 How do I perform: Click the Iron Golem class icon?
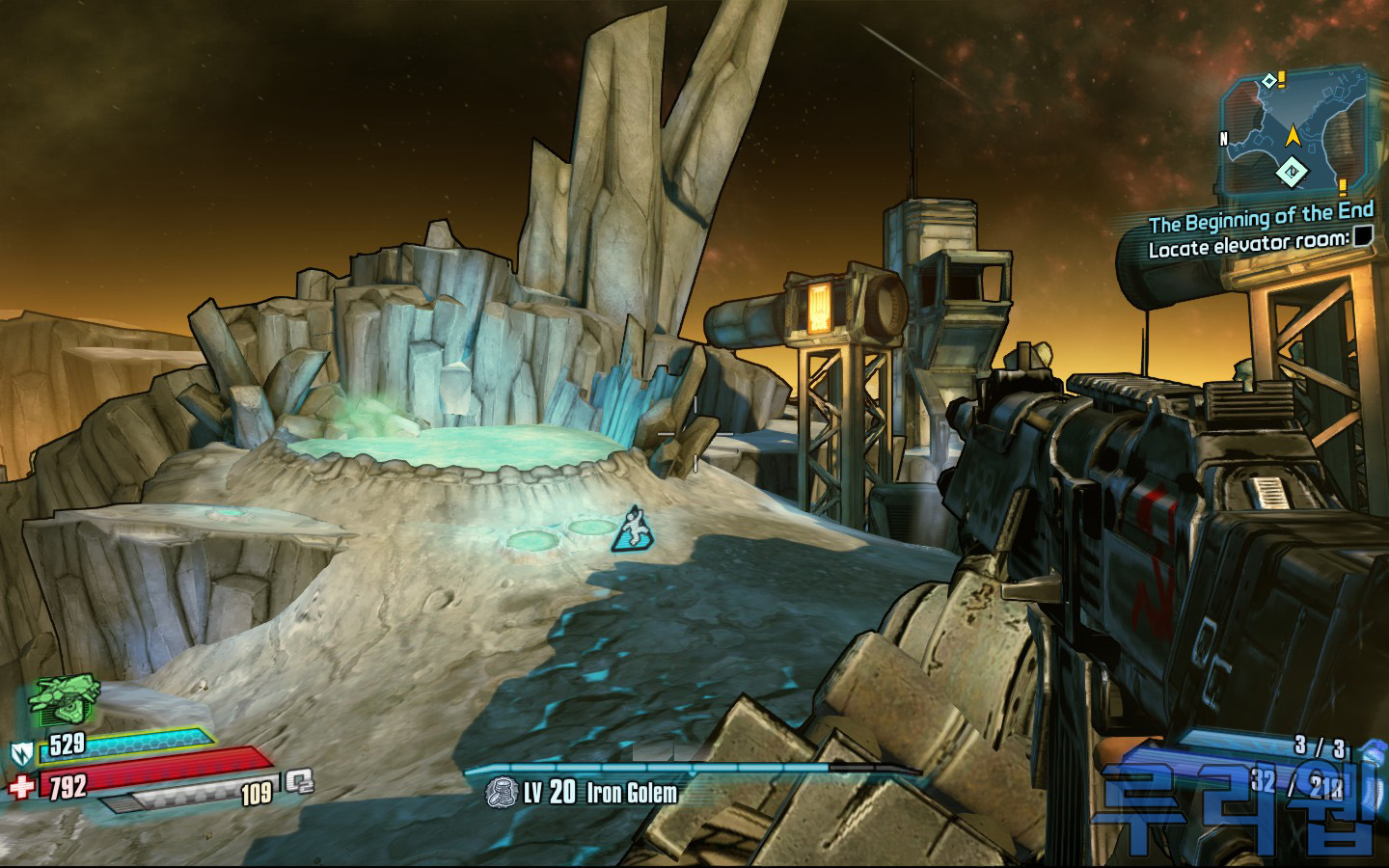click(500, 793)
